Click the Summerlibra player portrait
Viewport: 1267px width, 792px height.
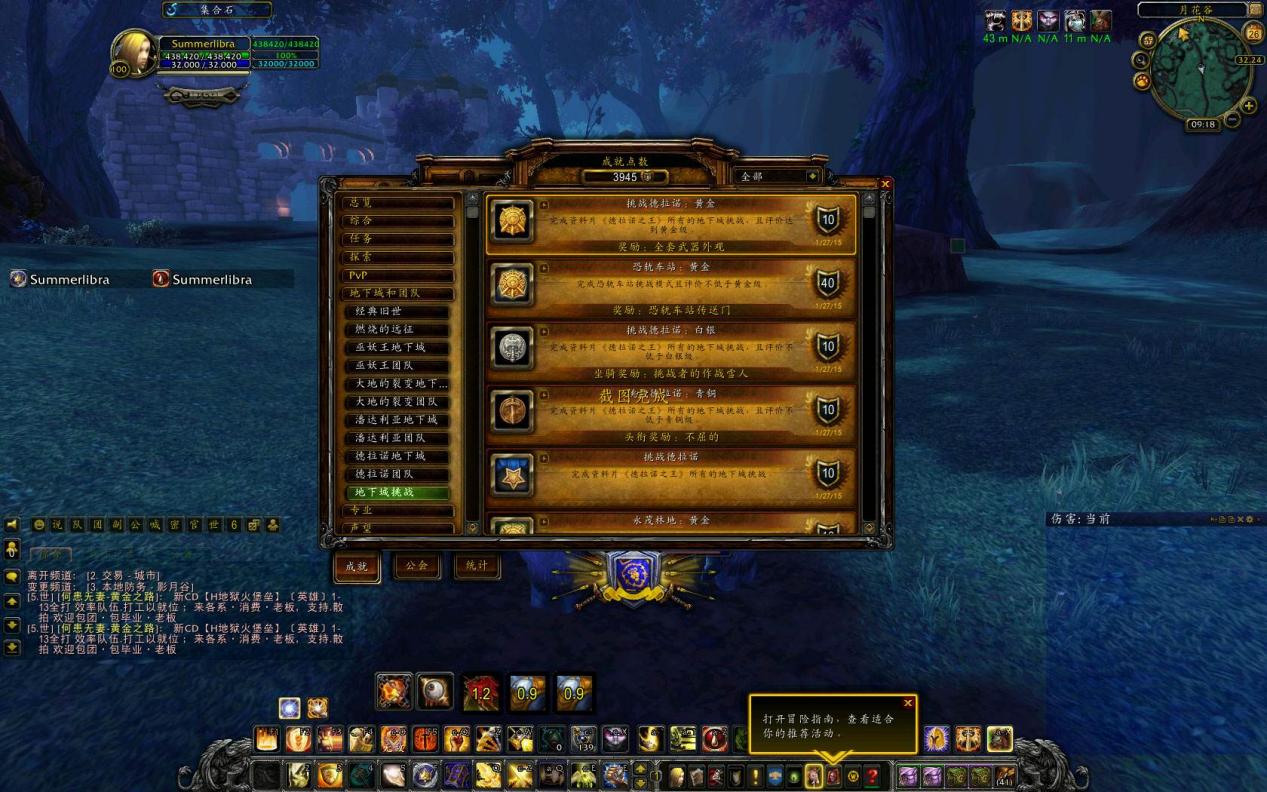point(133,52)
